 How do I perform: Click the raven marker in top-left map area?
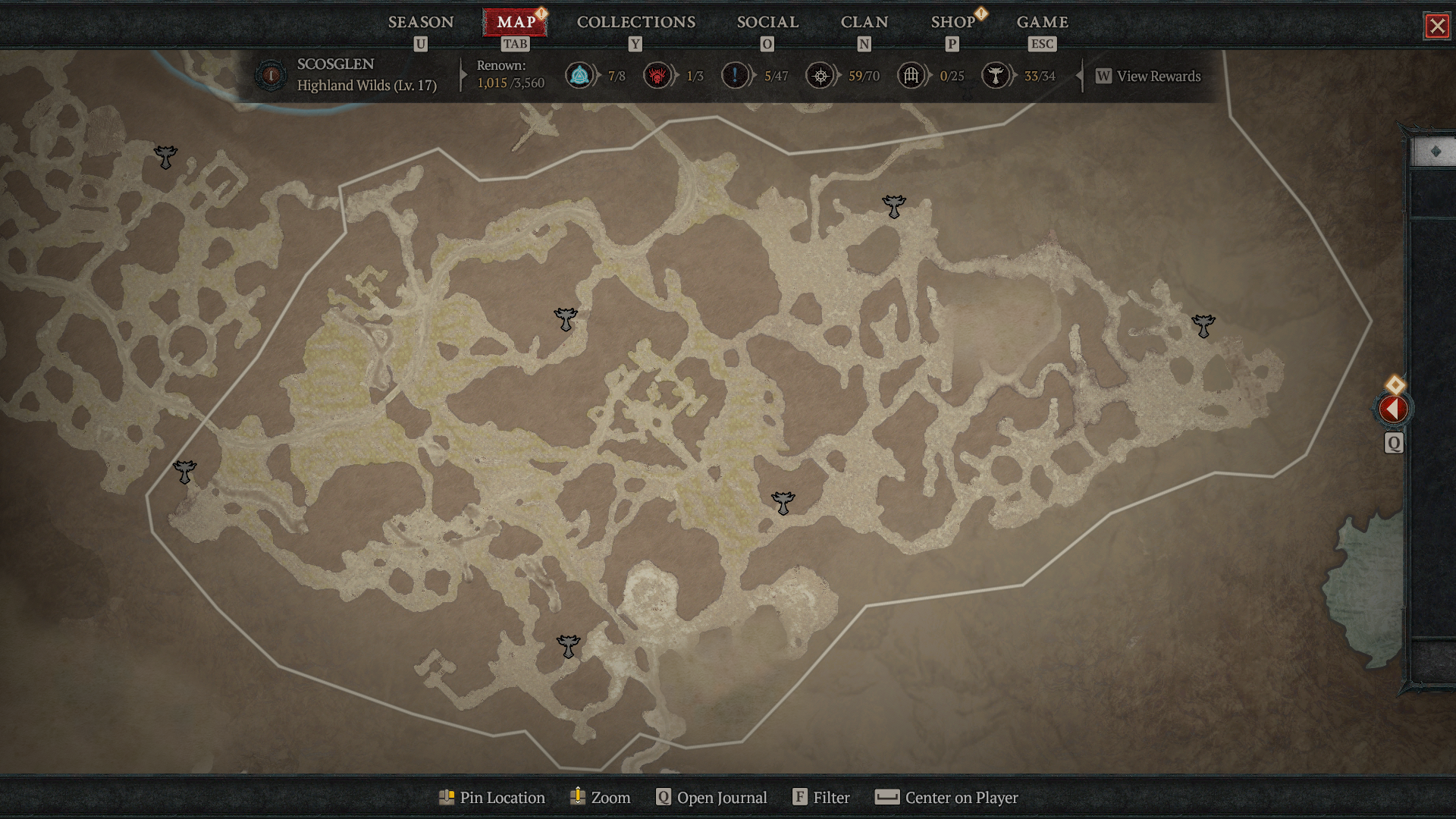point(165,158)
